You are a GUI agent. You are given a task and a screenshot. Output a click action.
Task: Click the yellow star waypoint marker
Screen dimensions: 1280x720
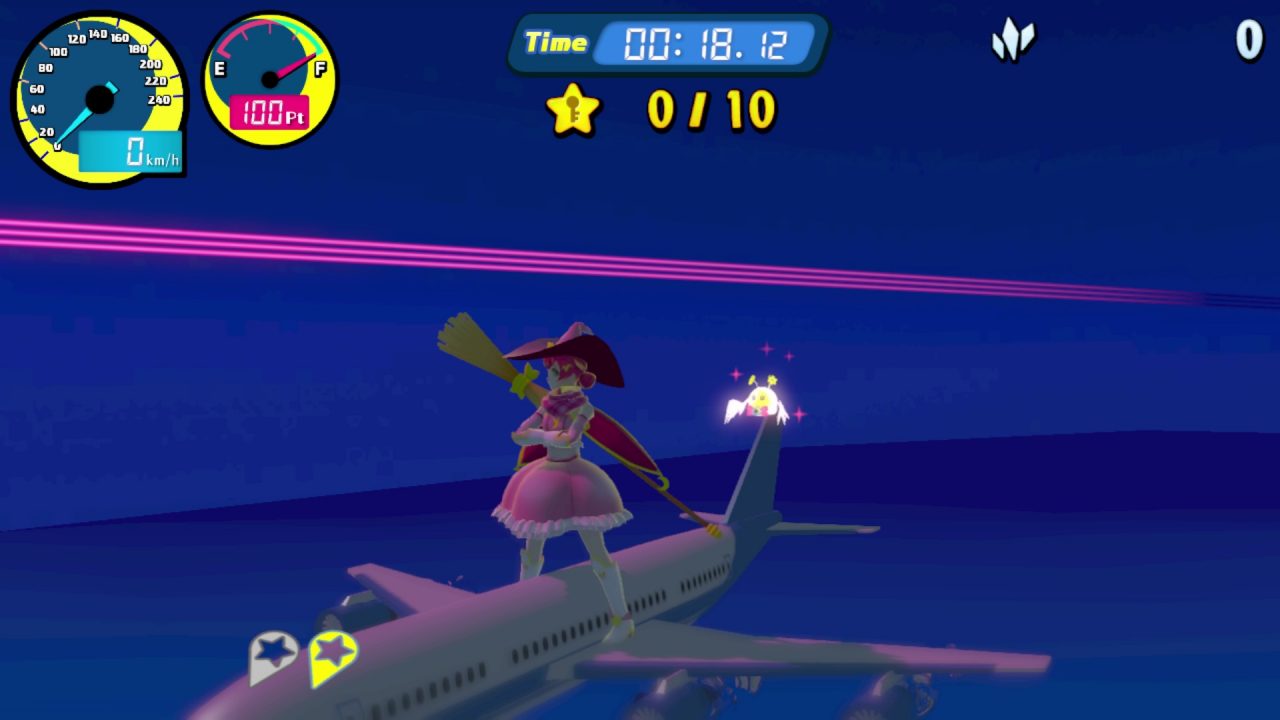point(333,656)
